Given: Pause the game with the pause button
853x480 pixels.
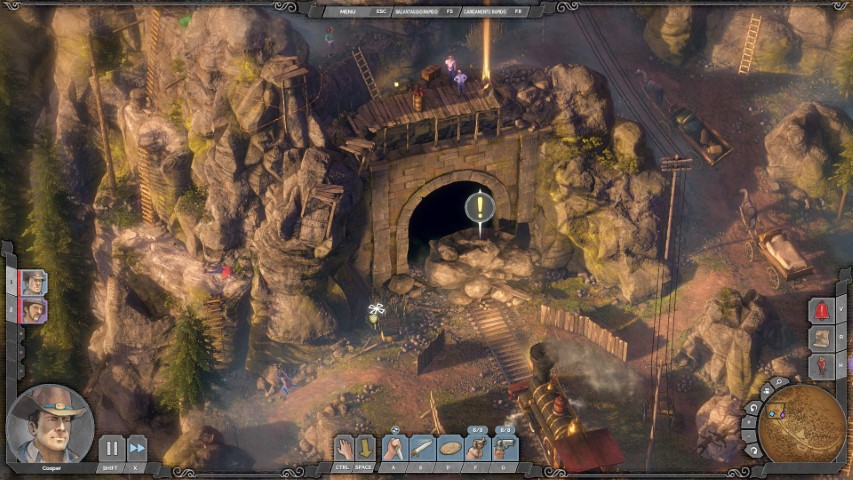Looking at the screenshot, I should pos(111,448).
